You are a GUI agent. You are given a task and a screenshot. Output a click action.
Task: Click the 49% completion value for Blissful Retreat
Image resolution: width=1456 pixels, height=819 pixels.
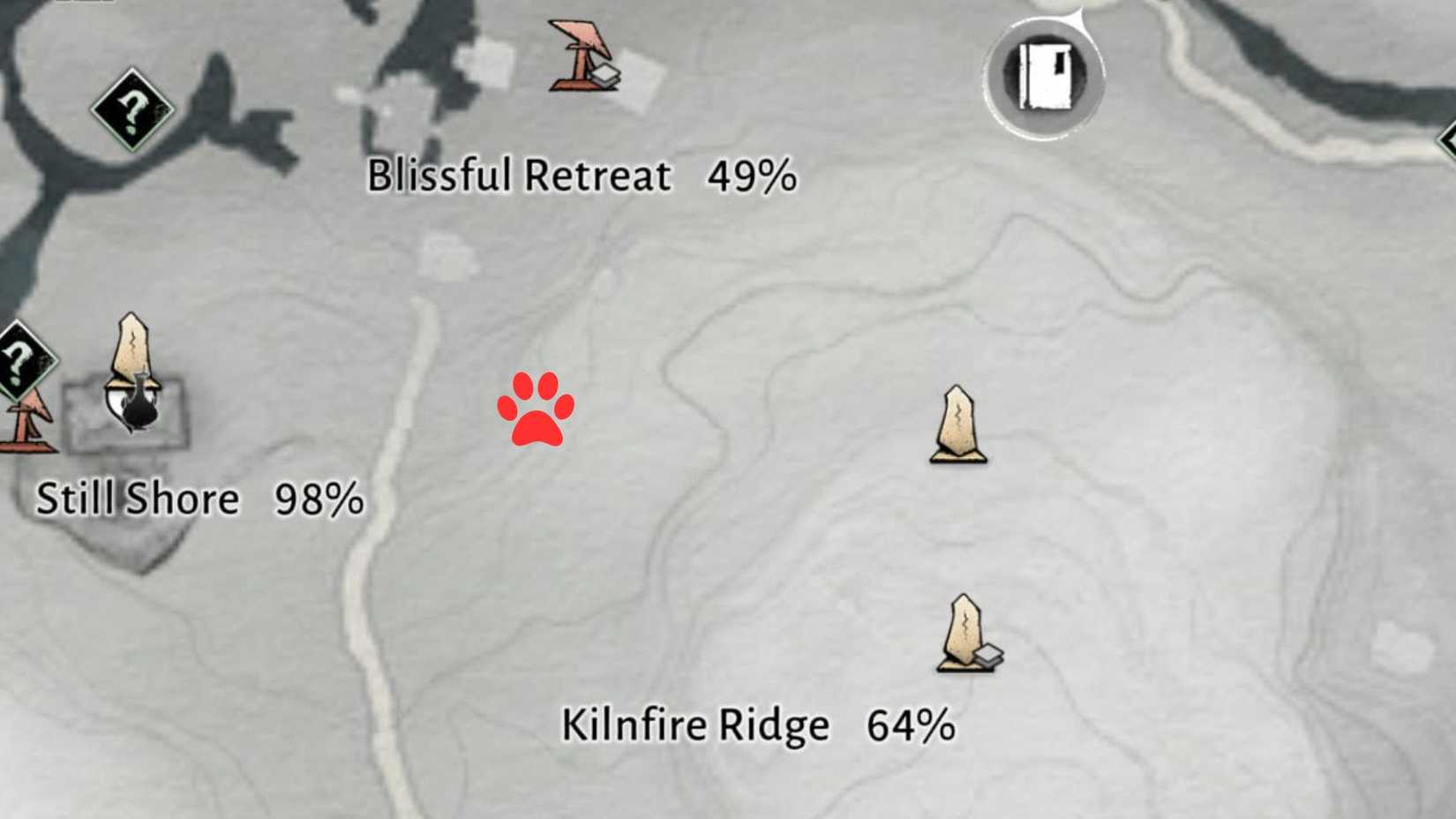pos(754,176)
